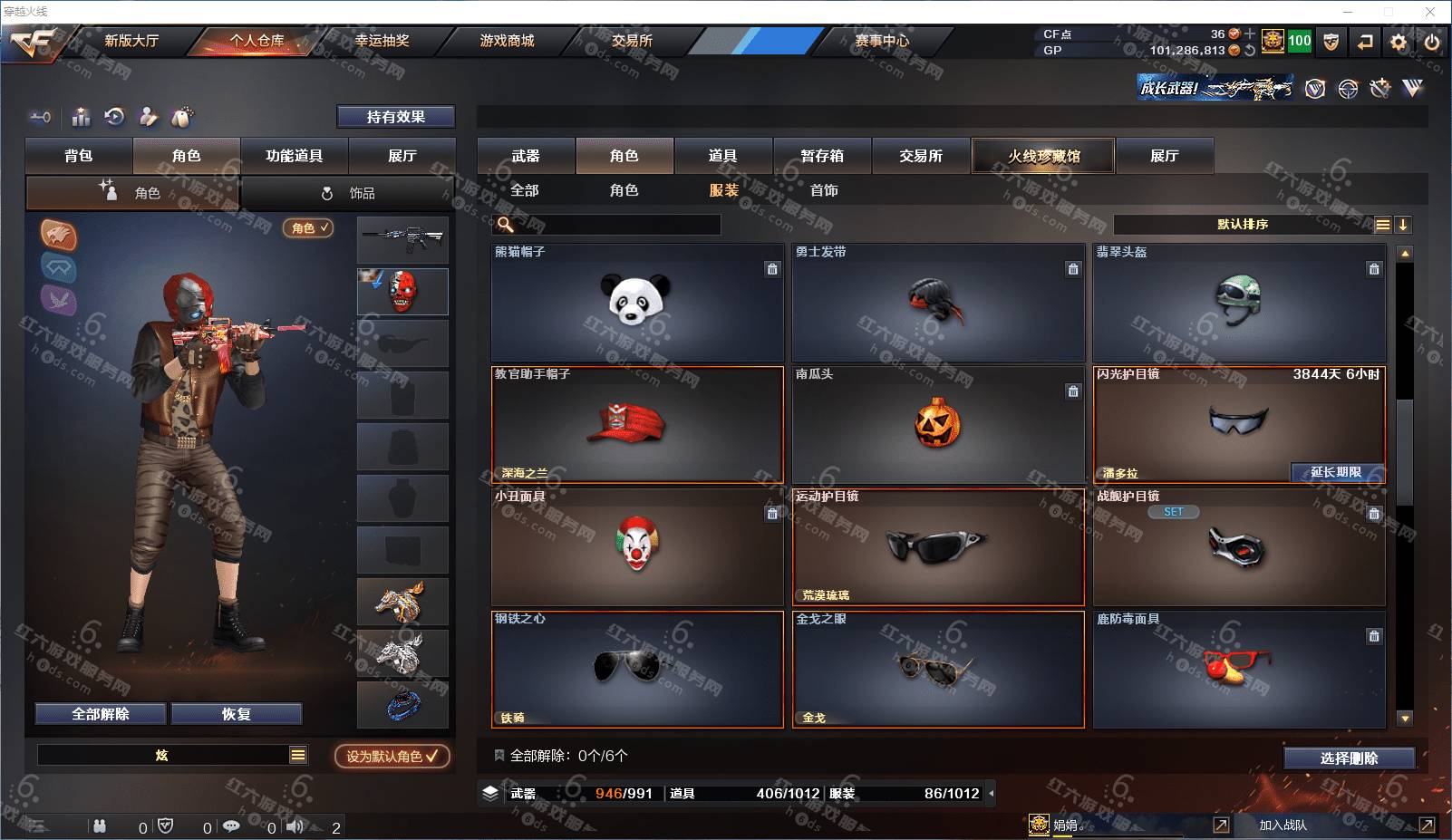
Task: Close the game window
Action: 1431,12
